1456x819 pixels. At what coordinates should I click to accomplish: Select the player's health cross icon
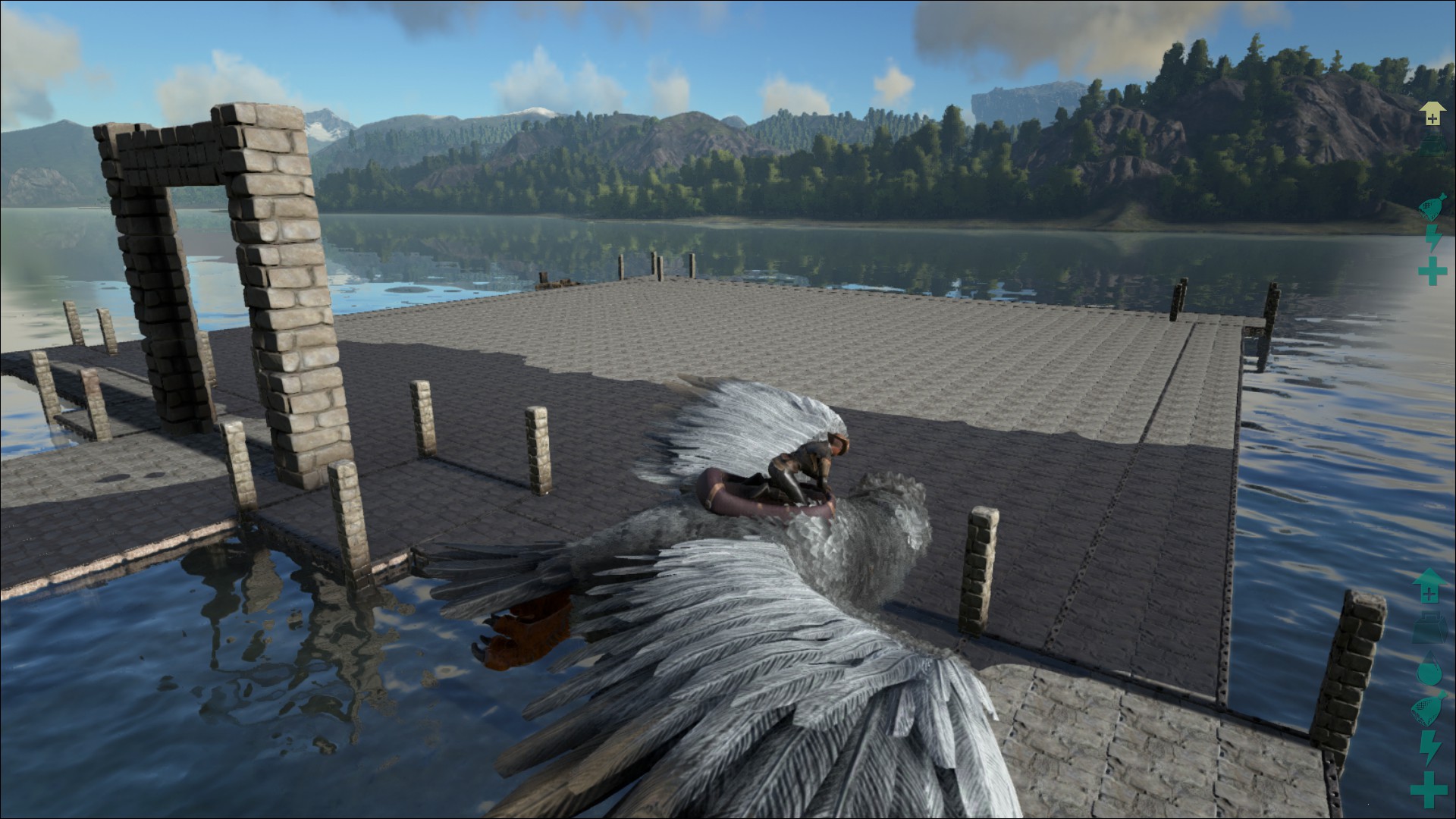pyautogui.click(x=1429, y=789)
